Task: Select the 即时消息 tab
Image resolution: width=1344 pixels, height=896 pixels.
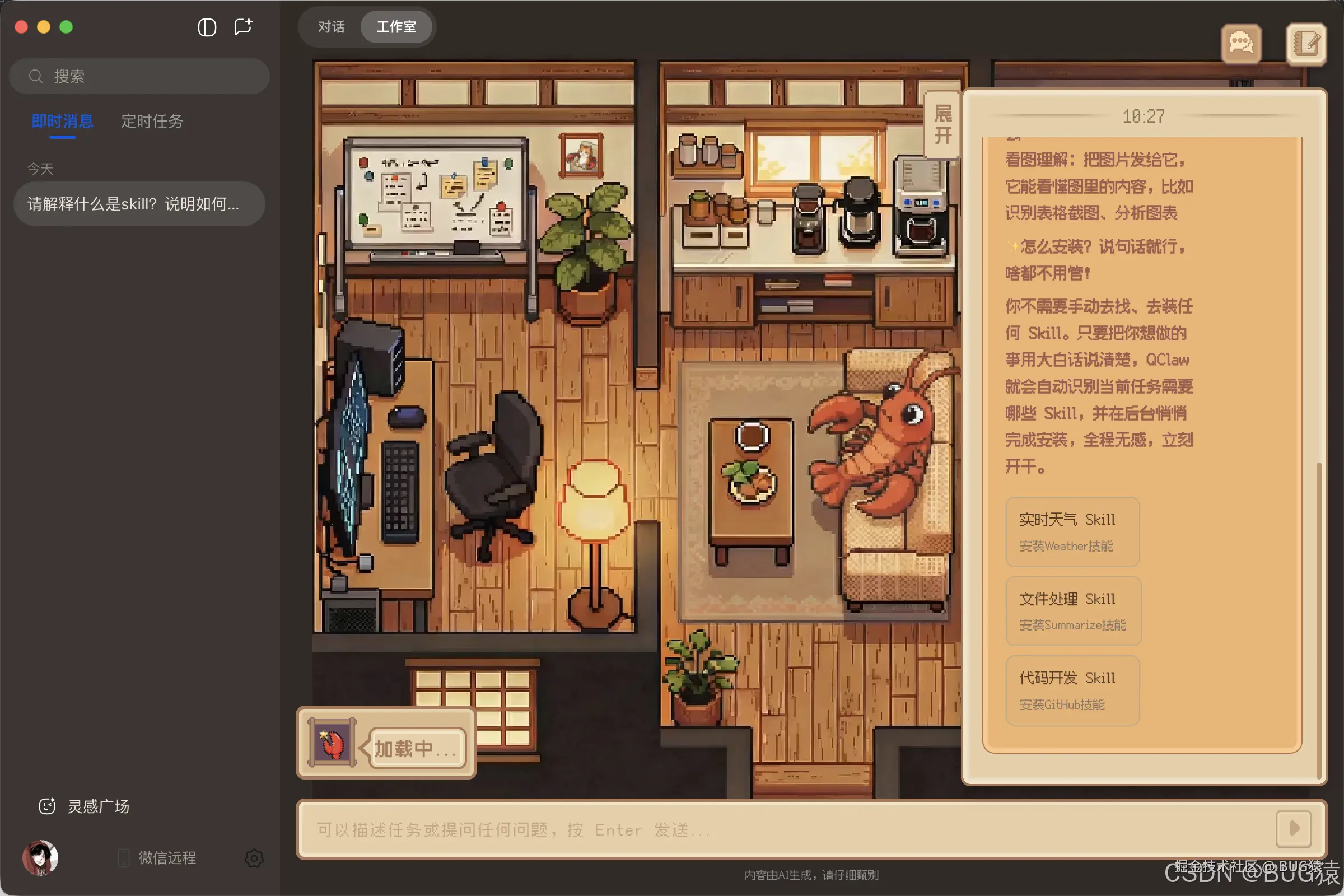Action: coord(62,122)
